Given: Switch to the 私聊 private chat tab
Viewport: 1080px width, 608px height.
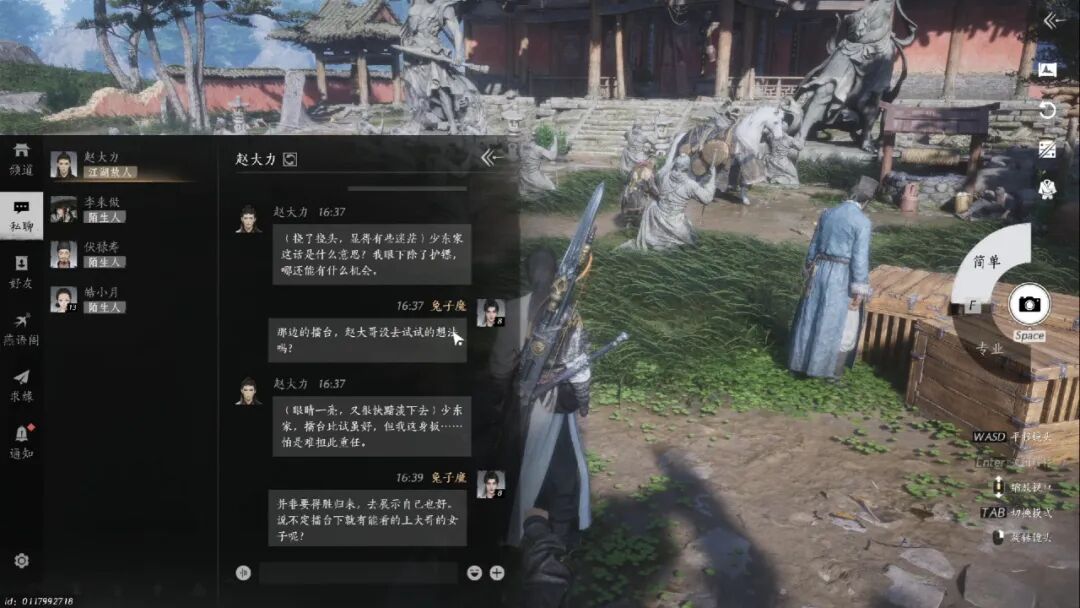Looking at the screenshot, I should [21, 215].
